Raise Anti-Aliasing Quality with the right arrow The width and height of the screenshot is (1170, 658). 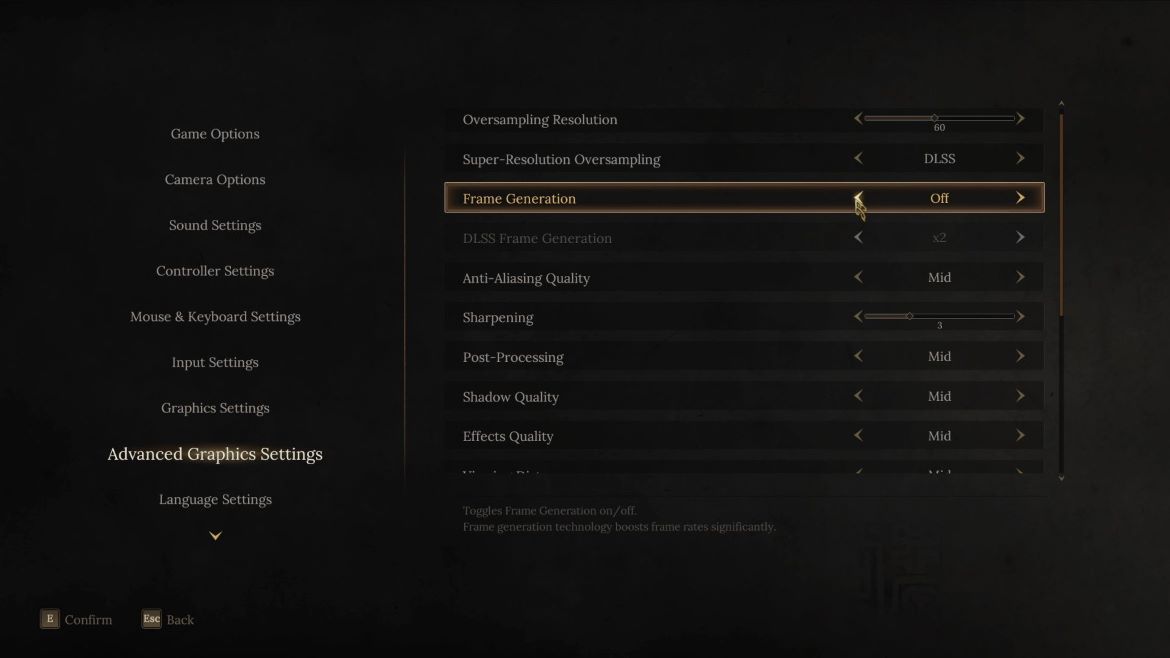pyautogui.click(x=1020, y=277)
